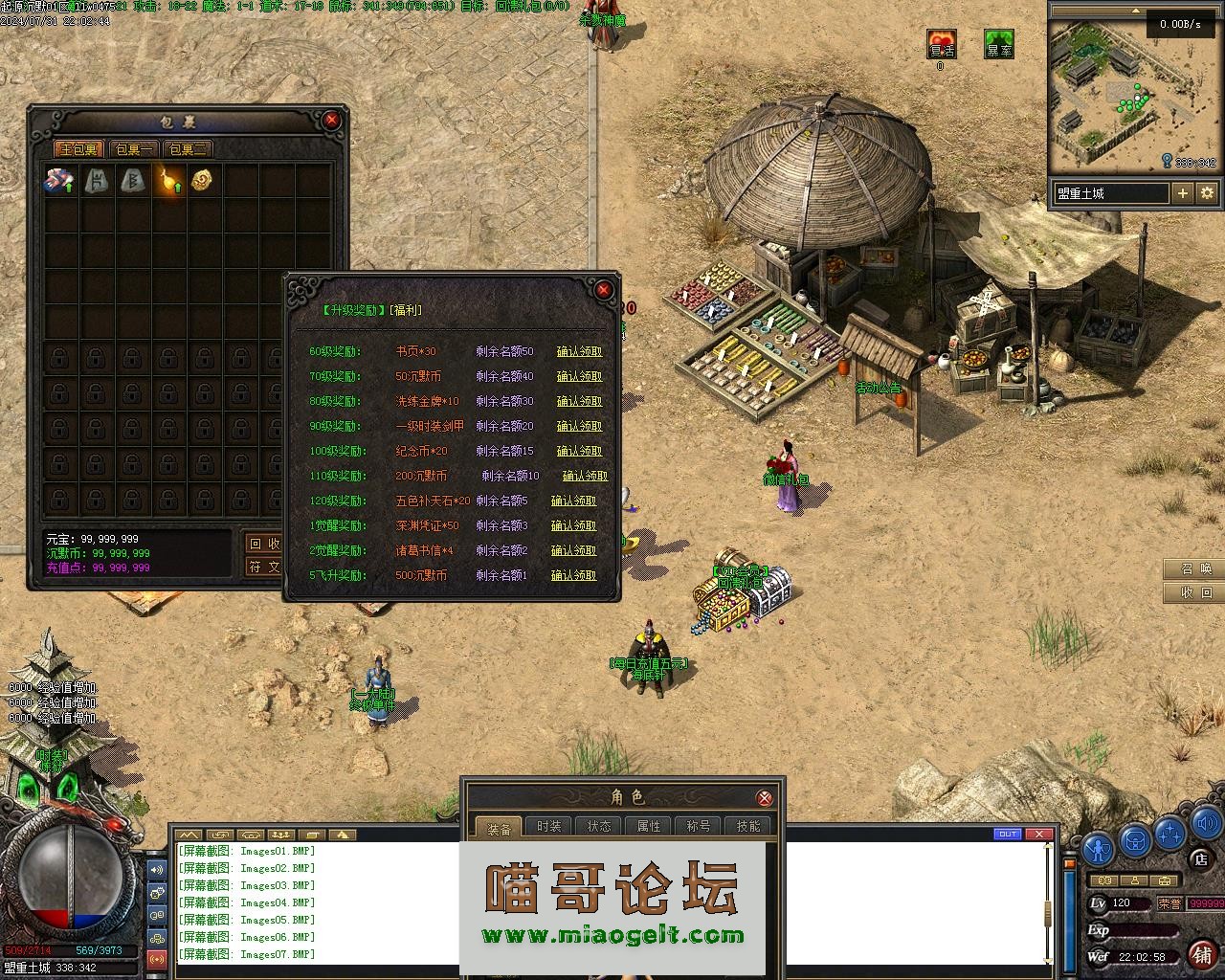Confirm claiming the 5飞升奖励 500沉默币
Screen dimensions: 1225x980
coord(573,575)
